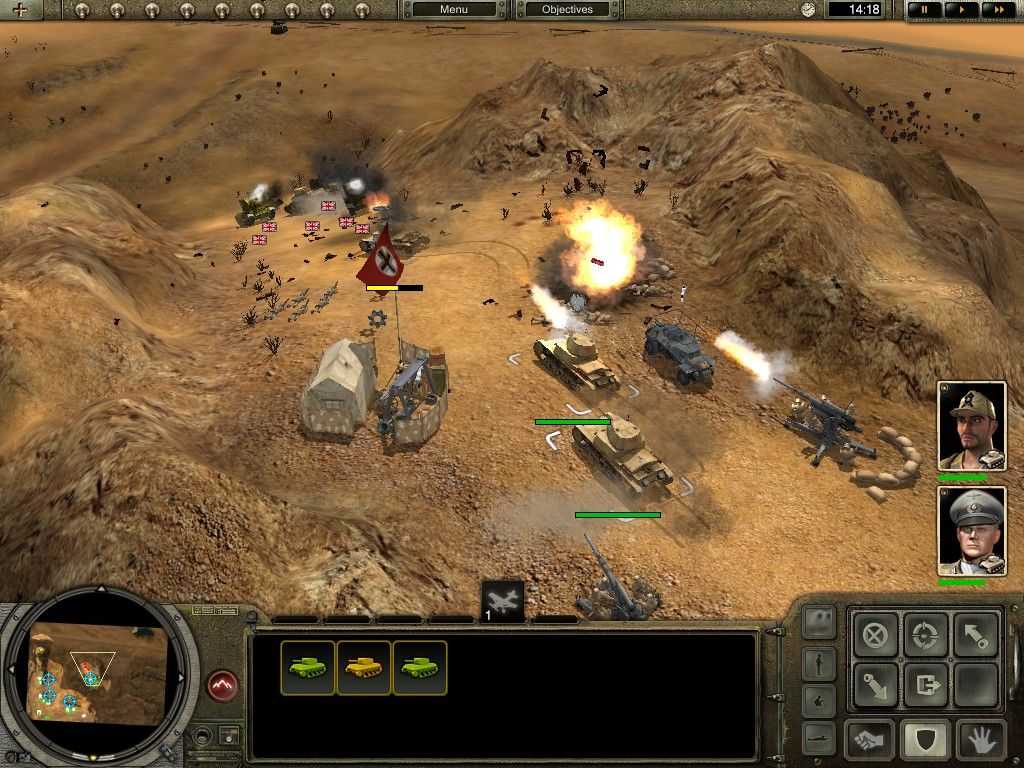The width and height of the screenshot is (1024, 768).
Task: Activate the crosshair attack command
Action: pos(926,634)
